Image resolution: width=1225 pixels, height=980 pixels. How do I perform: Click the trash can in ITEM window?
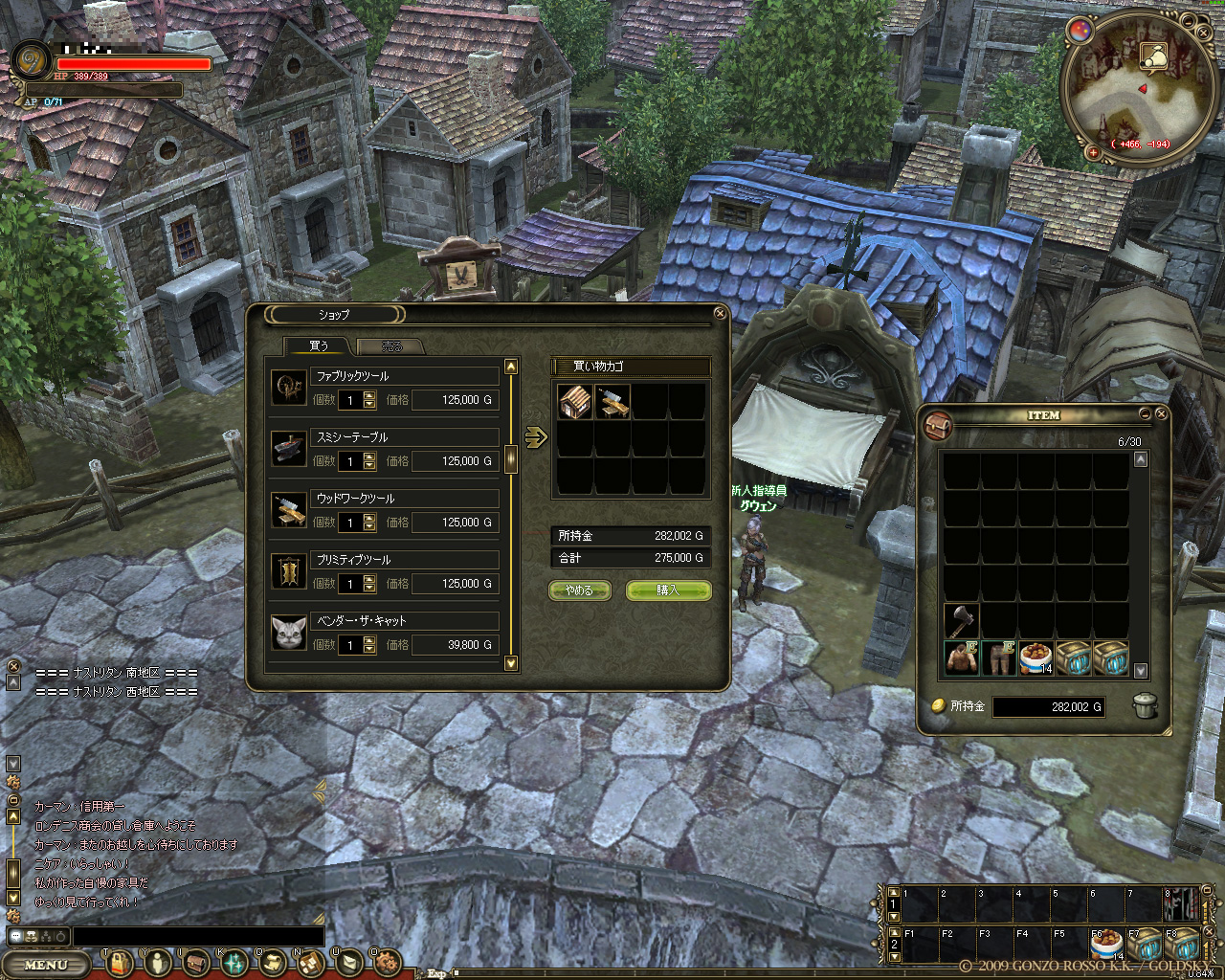[x=1146, y=706]
